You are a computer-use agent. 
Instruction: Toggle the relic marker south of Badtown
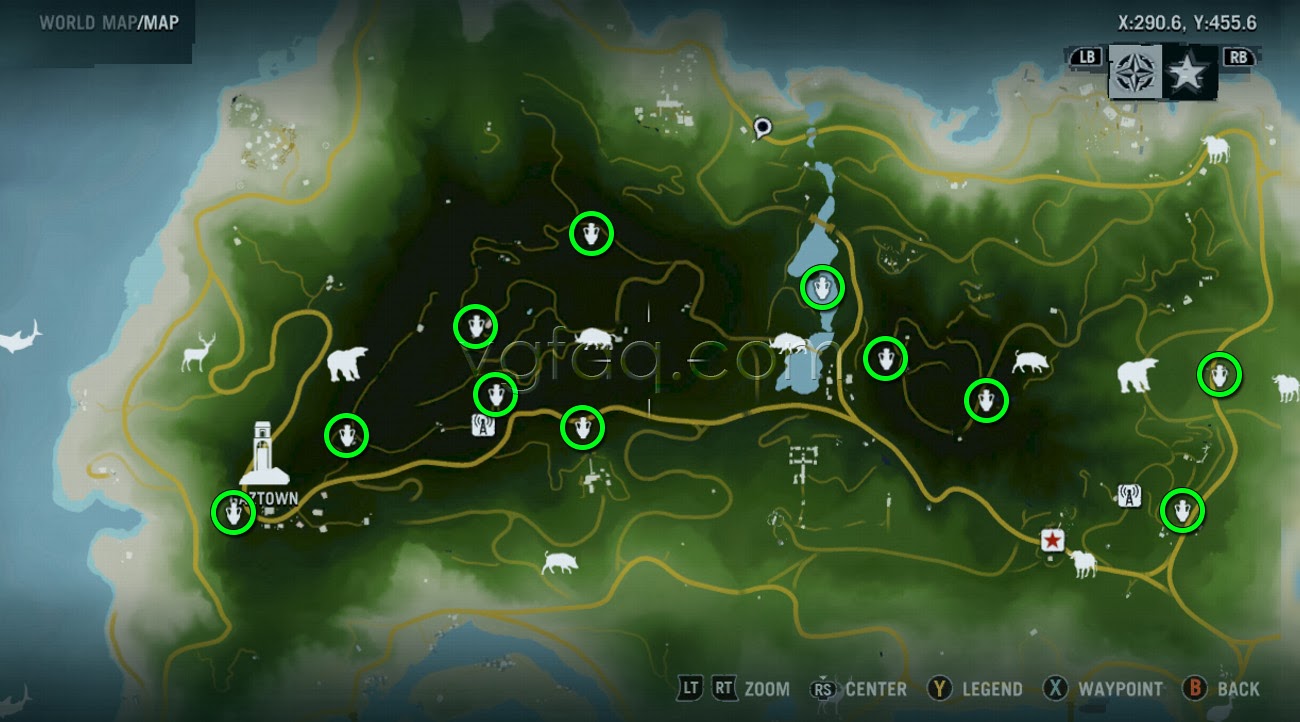(232, 513)
